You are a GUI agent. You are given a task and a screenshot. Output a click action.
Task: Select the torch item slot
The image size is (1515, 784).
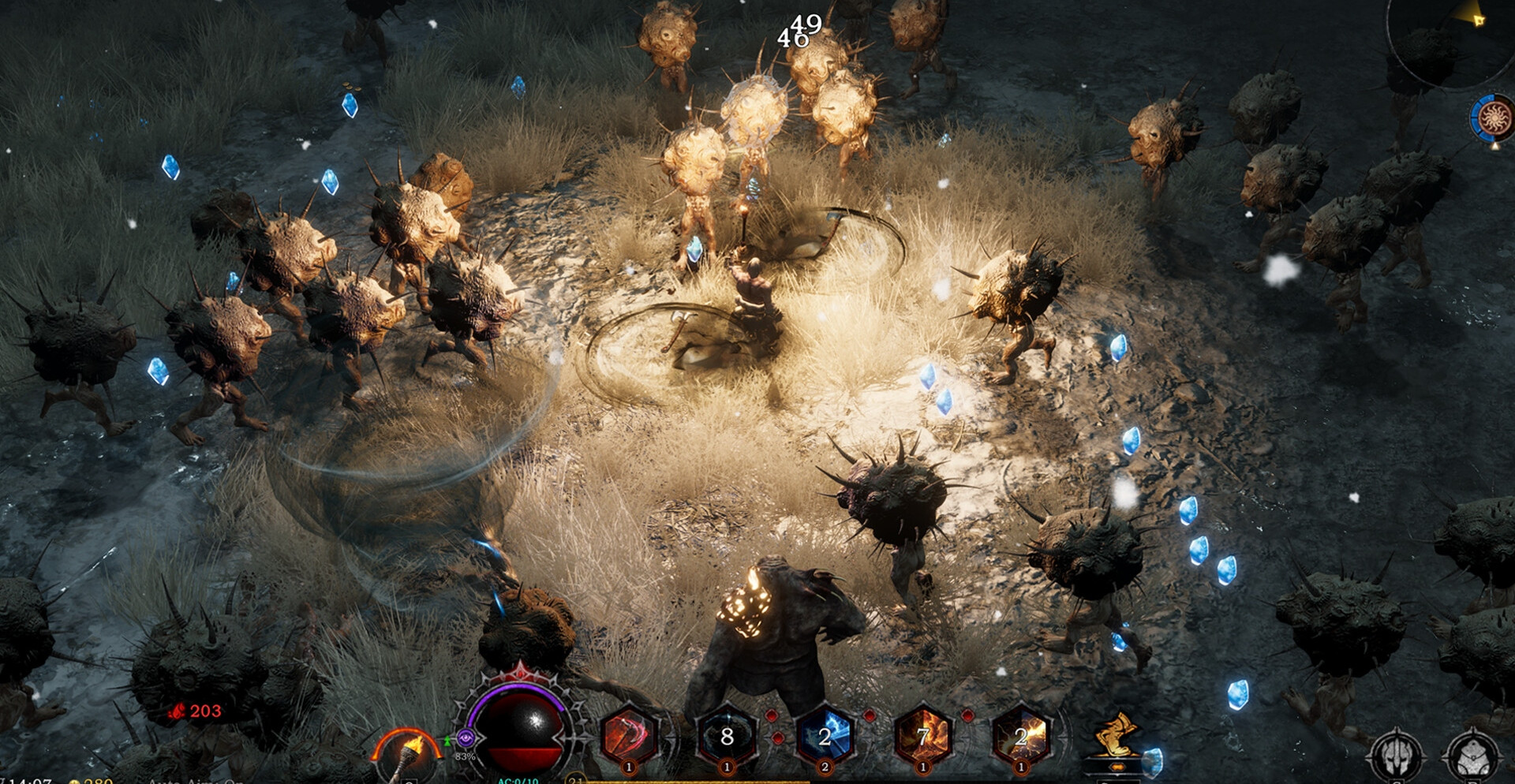coord(408,753)
